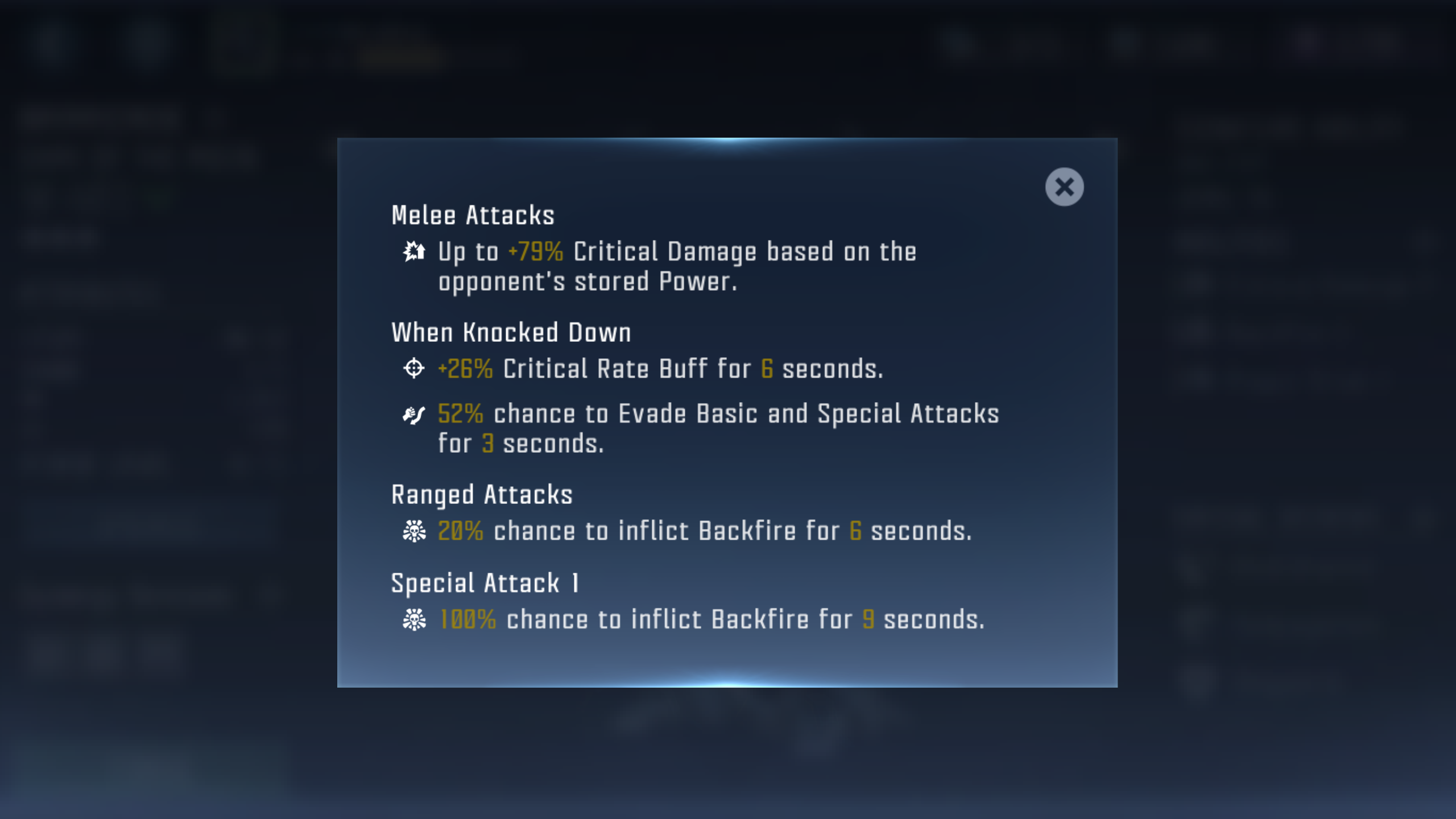Open the Melee Attacks section header

473,214
